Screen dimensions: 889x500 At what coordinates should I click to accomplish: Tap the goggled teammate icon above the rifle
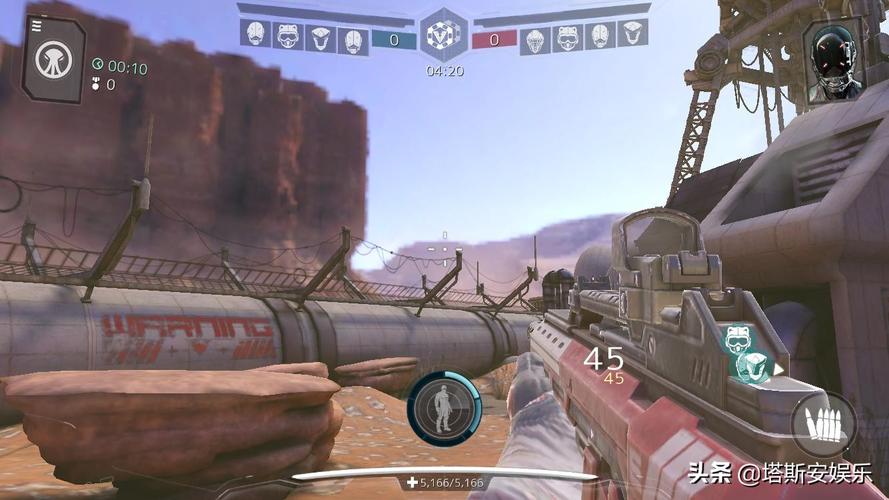click(x=739, y=339)
